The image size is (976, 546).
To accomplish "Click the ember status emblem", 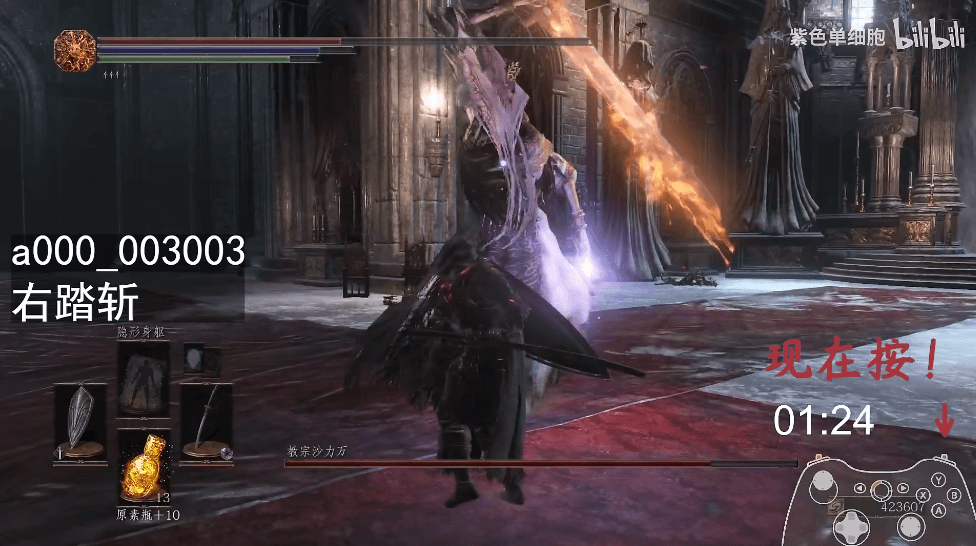I will tap(73, 48).
